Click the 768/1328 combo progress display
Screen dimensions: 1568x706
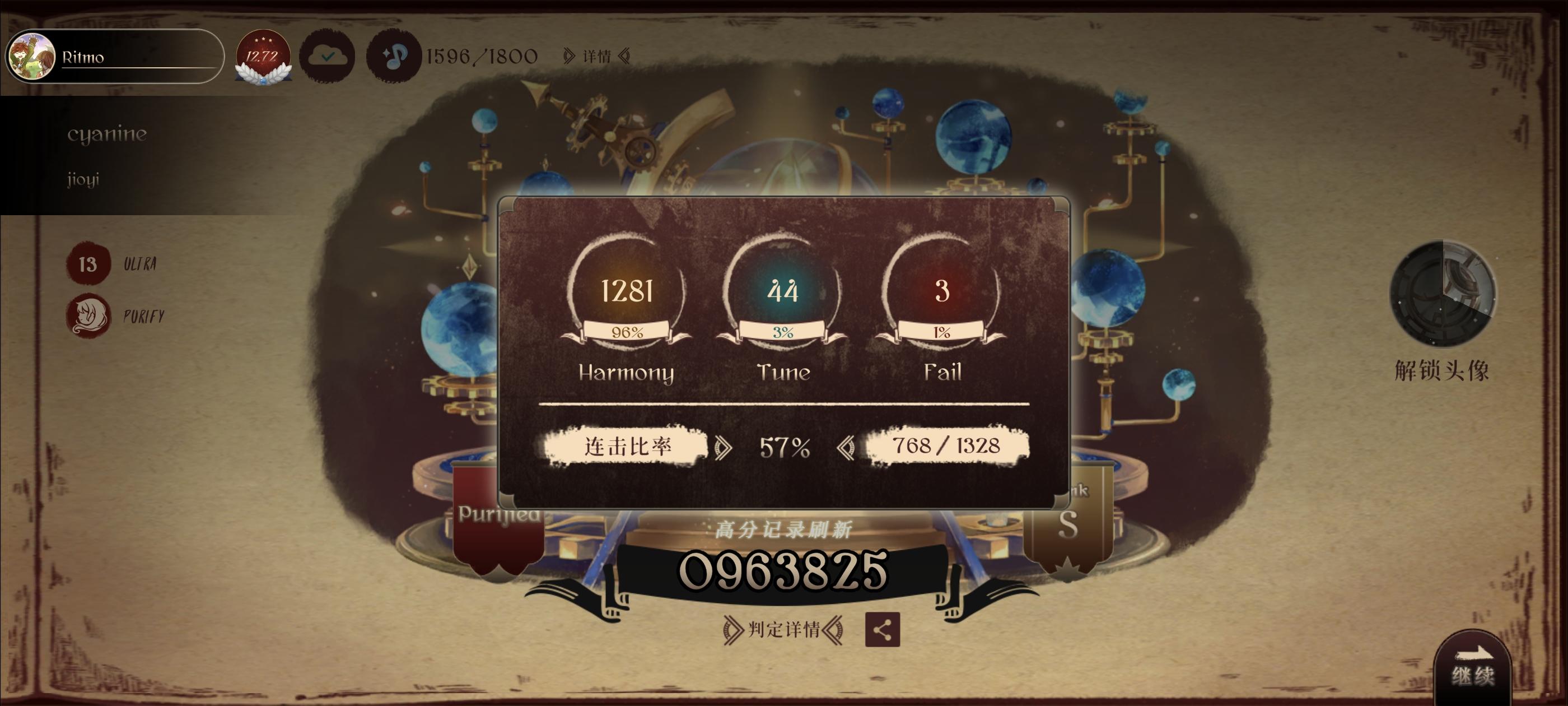[948, 447]
